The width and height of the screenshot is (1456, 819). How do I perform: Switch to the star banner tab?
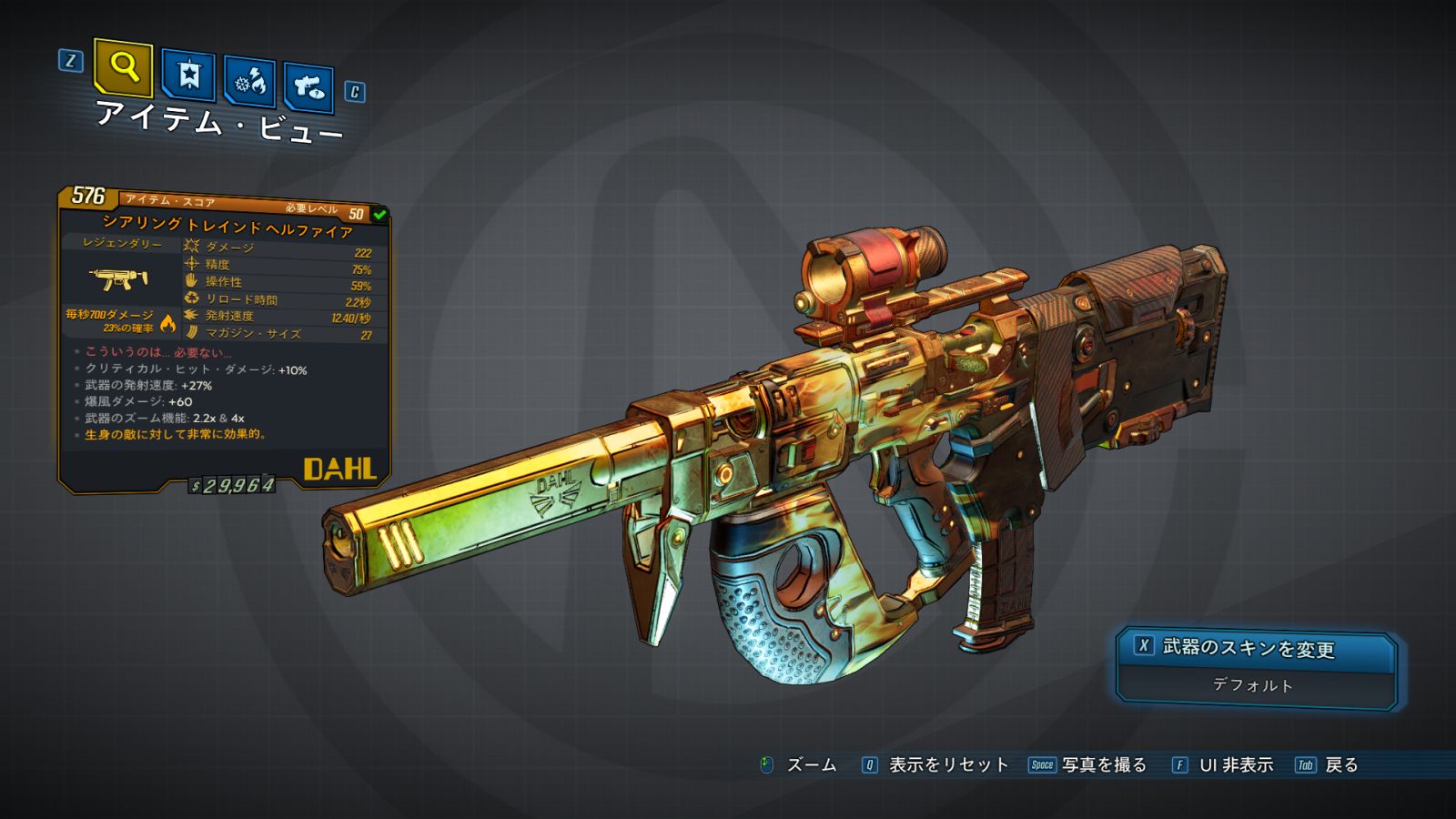[x=188, y=75]
